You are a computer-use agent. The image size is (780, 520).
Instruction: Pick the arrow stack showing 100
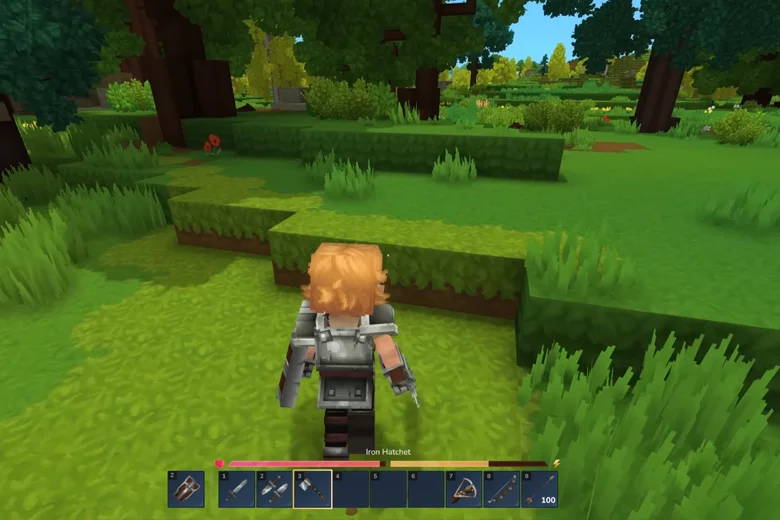pyautogui.click(x=539, y=489)
